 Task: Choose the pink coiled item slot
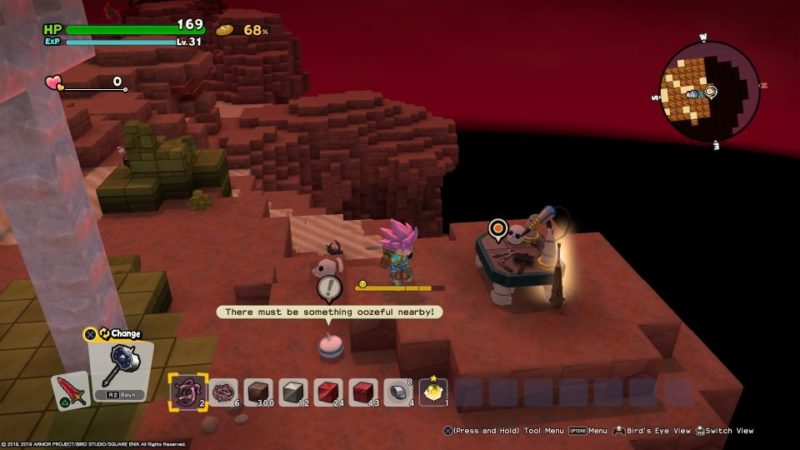pyautogui.click(x=223, y=392)
